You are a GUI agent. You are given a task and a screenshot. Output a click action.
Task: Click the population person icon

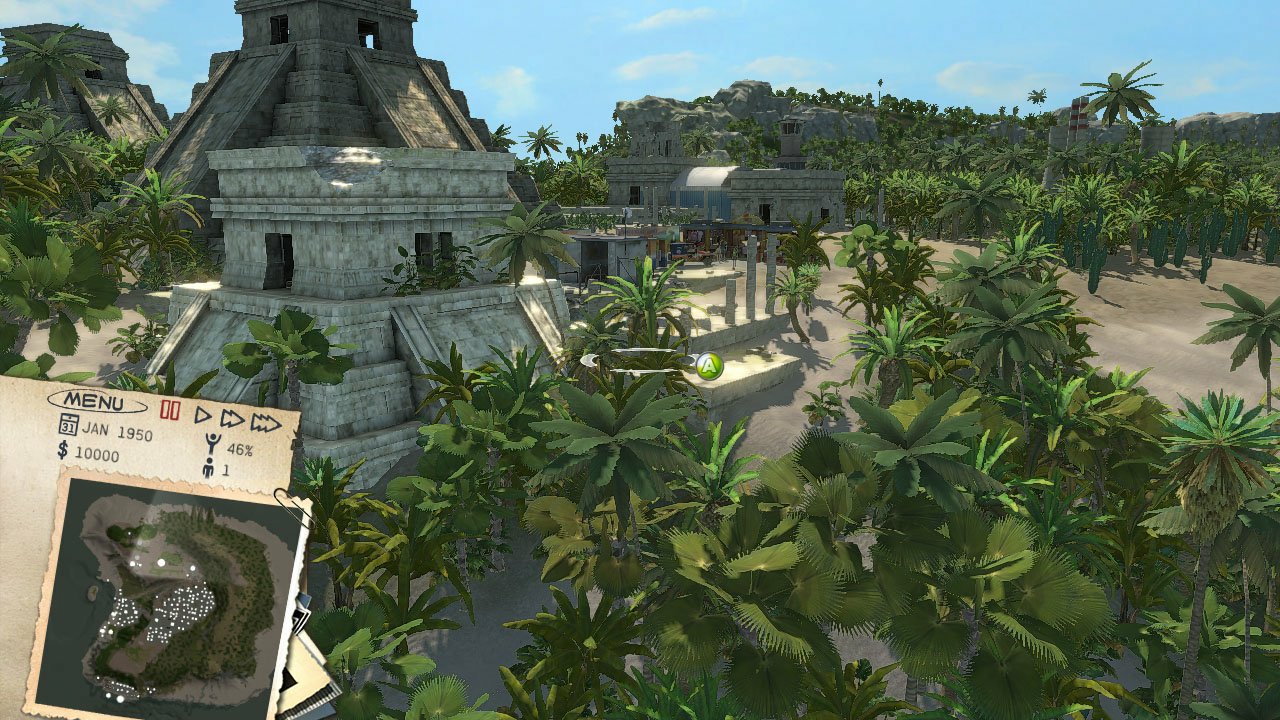coord(209,466)
